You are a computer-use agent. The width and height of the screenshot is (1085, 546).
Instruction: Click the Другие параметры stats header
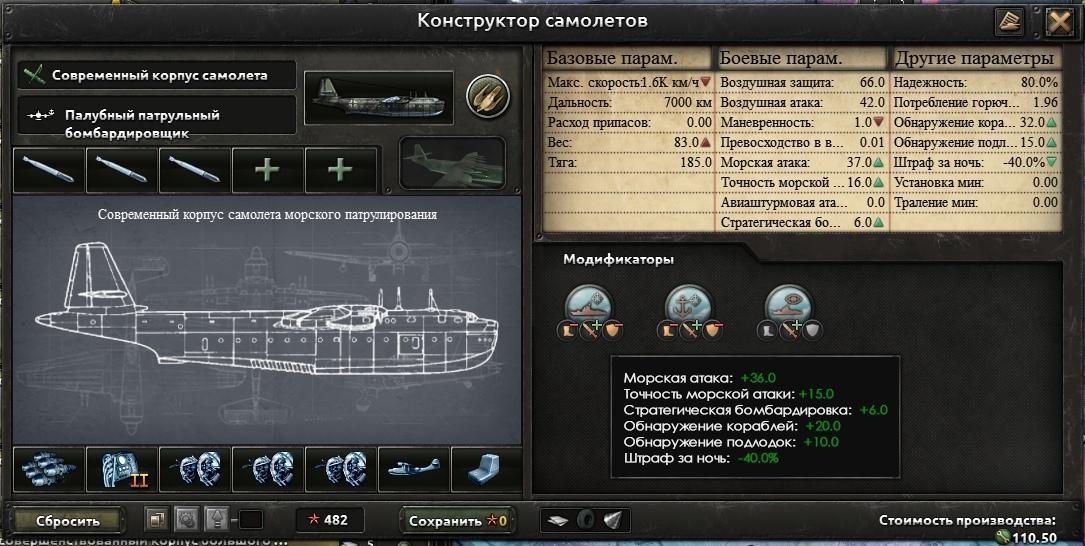pyautogui.click(x=974, y=58)
